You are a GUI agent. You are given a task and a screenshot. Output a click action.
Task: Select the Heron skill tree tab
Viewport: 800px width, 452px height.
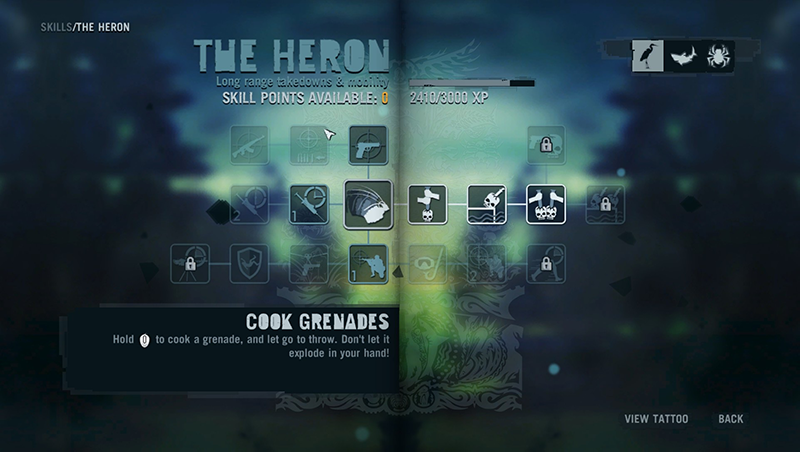647,56
